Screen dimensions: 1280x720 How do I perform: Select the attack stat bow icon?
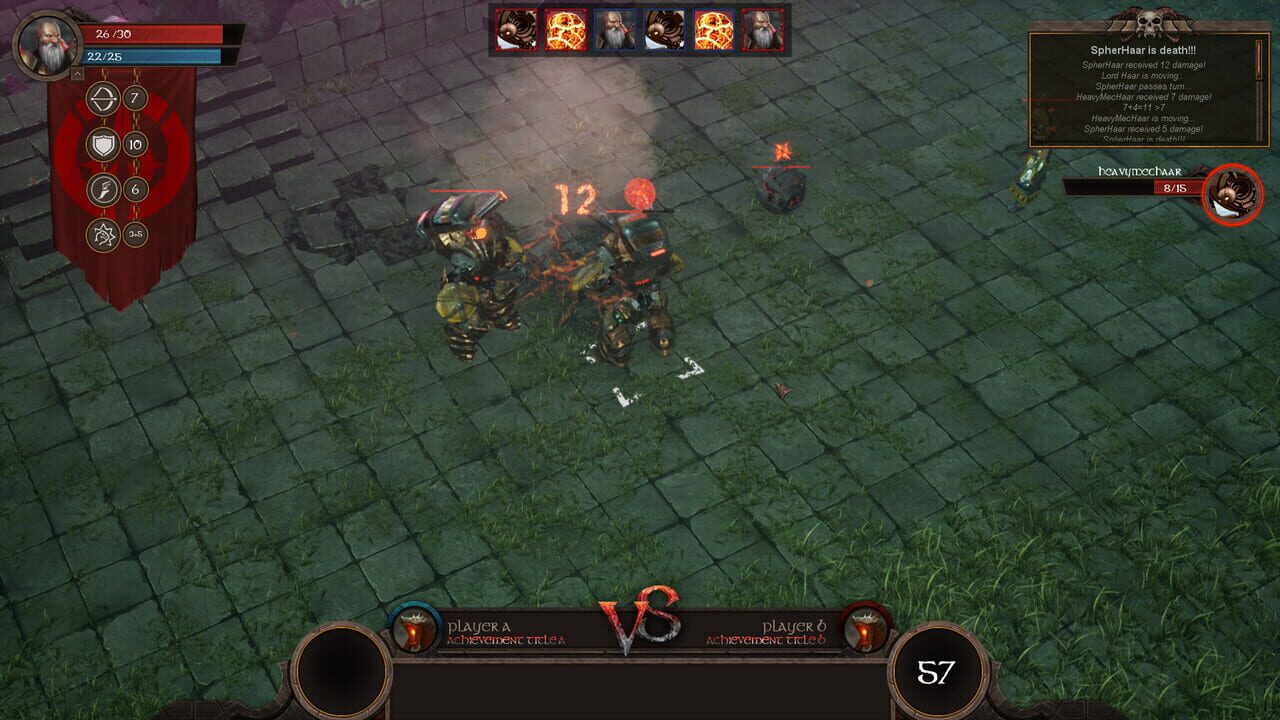click(102, 98)
